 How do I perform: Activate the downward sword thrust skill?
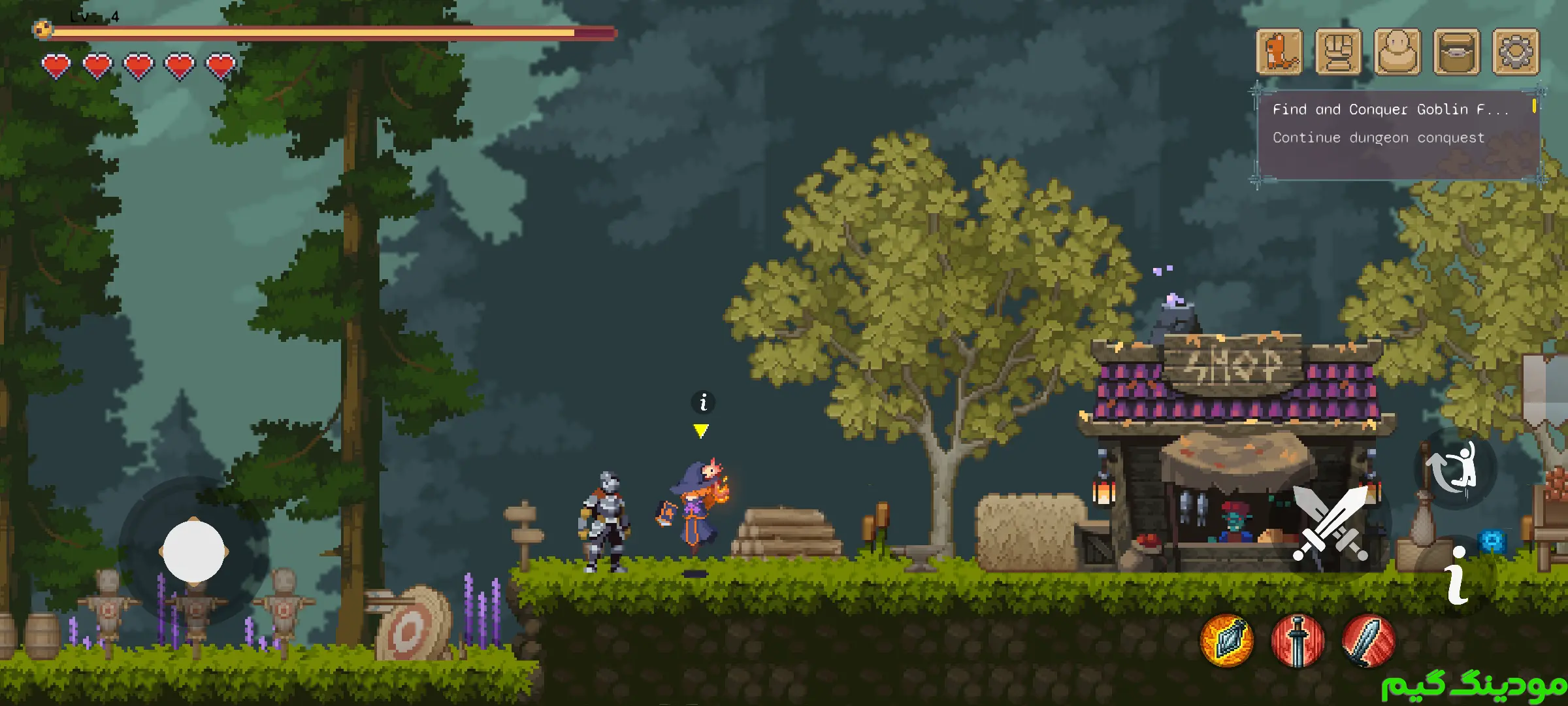pyautogui.click(x=1298, y=641)
